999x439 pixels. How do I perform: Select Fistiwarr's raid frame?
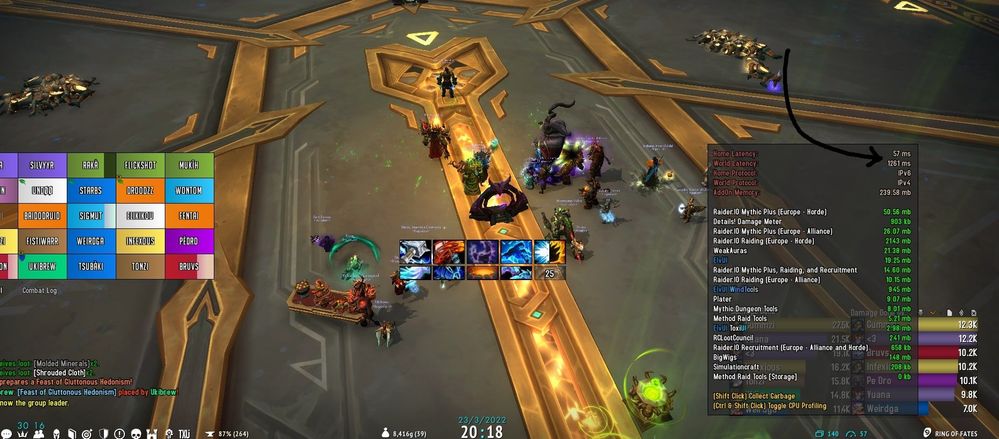(43, 241)
